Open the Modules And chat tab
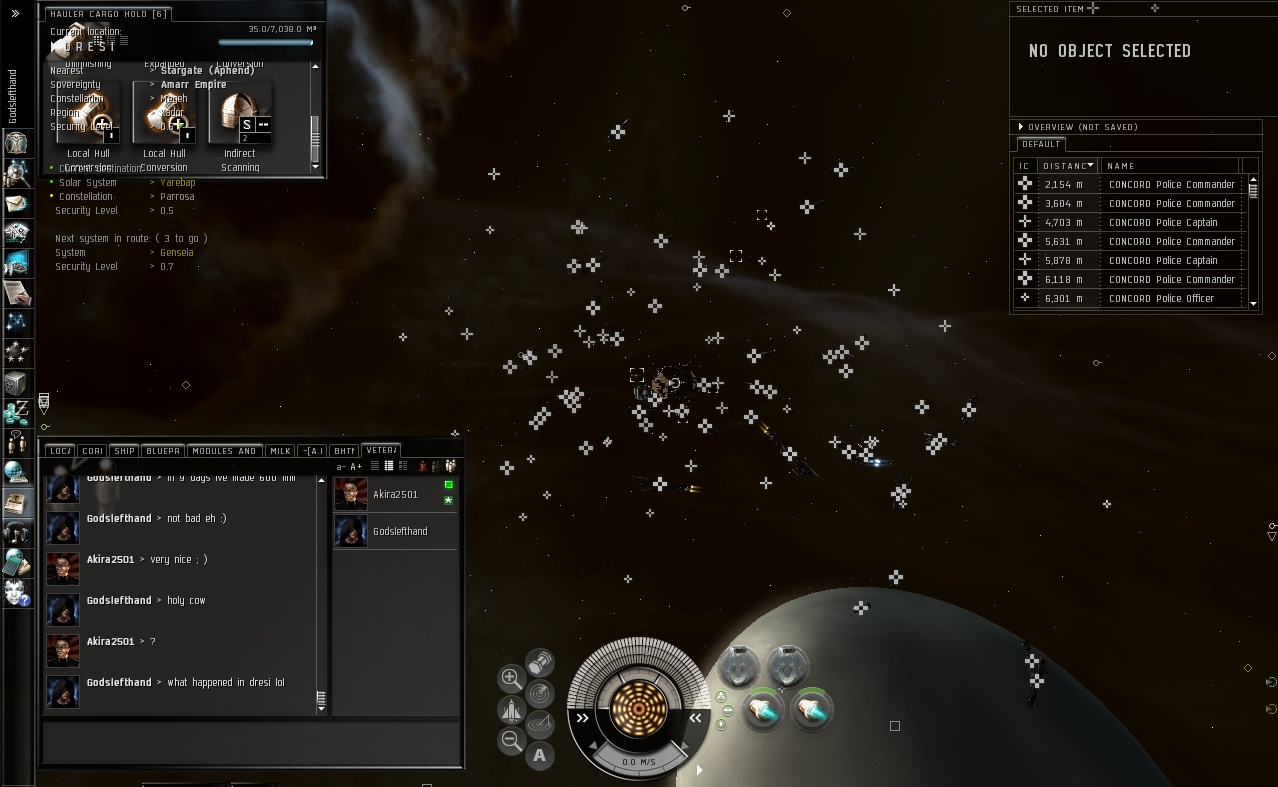 (x=224, y=451)
